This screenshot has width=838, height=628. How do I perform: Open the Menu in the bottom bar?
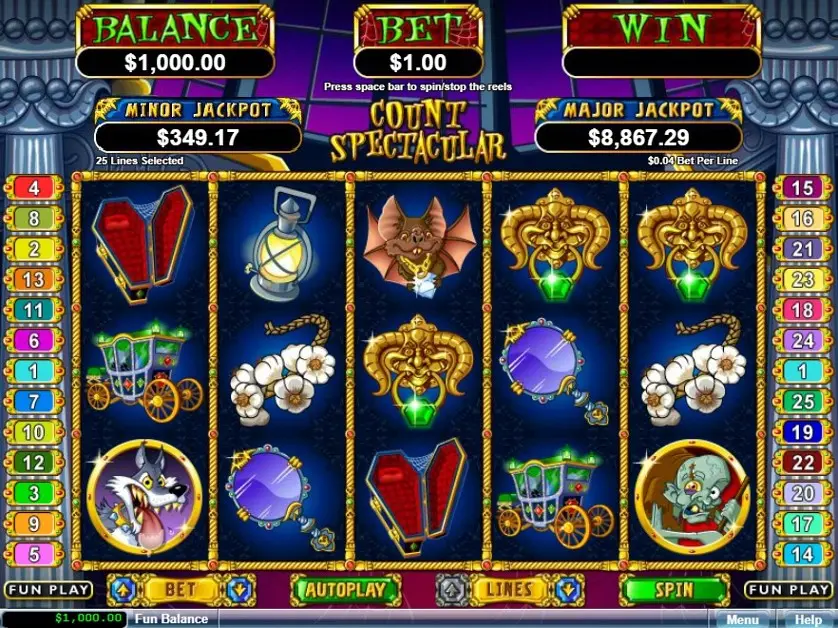point(743,619)
